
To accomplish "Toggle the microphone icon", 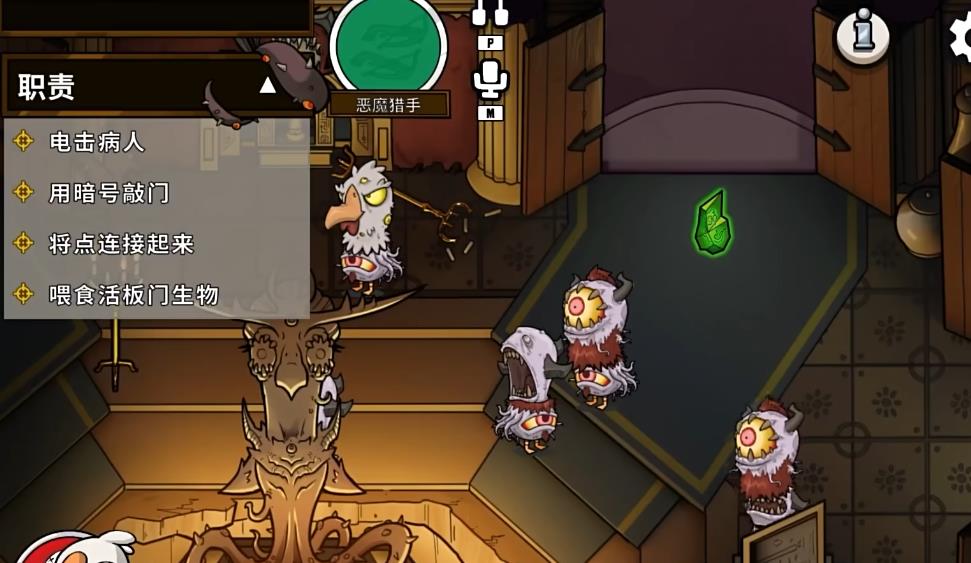I will [490, 79].
